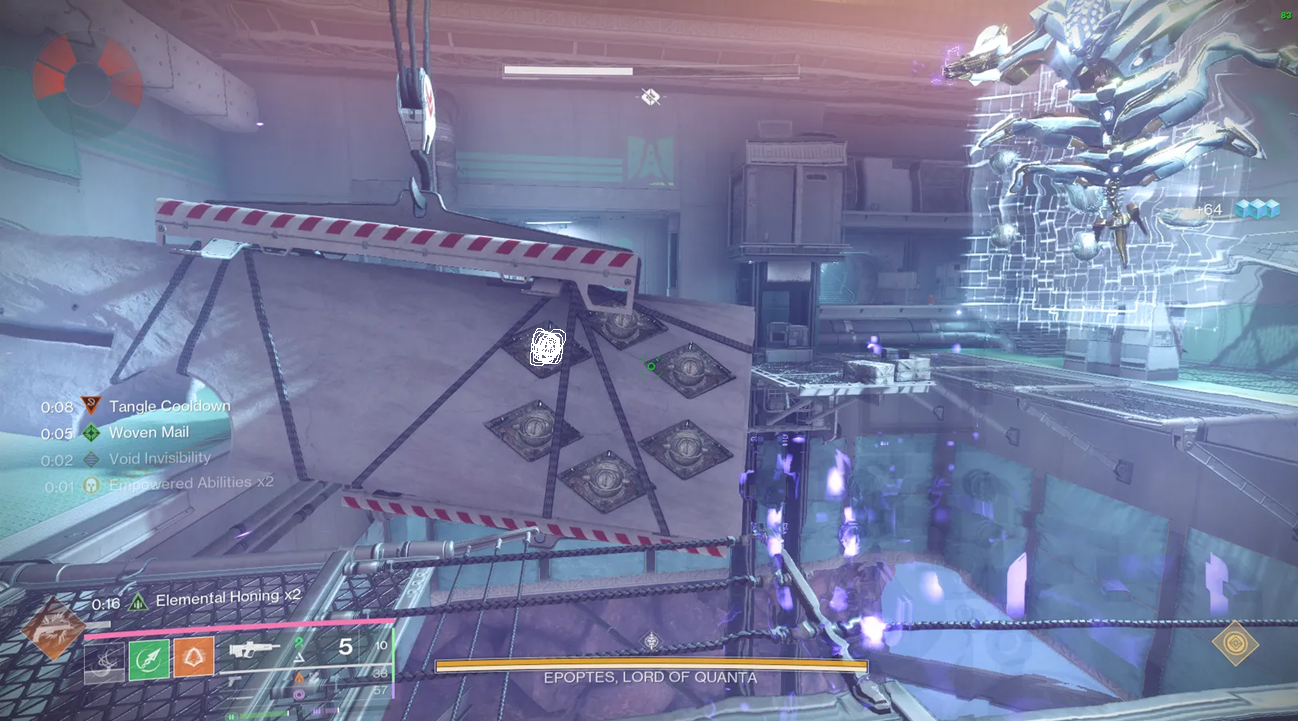The image size is (1298, 721).
Task: Activate the green arrow melee ability
Action: click(x=149, y=658)
